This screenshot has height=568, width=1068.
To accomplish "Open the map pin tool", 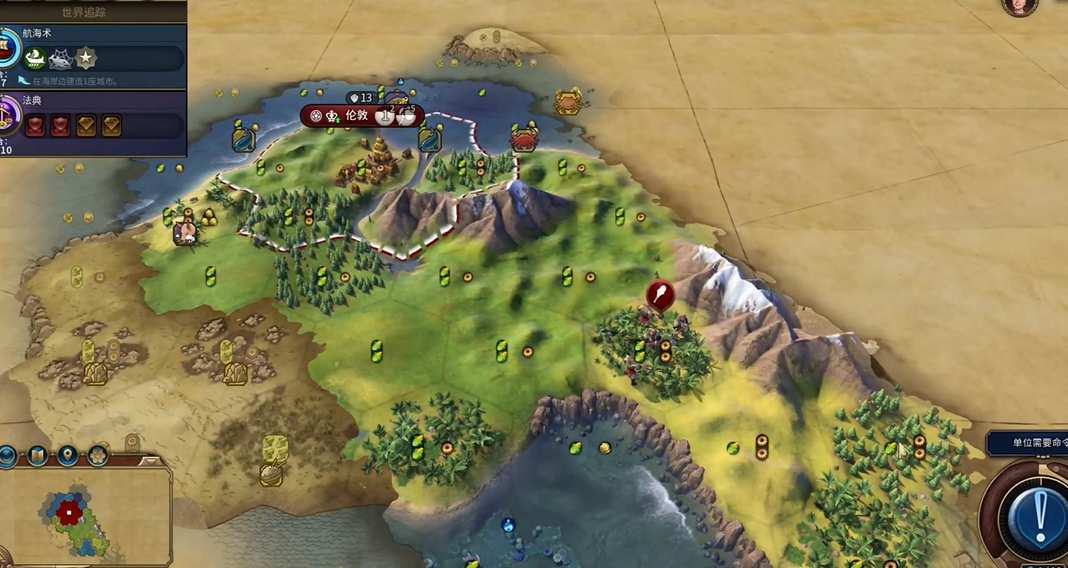I will 68,456.
